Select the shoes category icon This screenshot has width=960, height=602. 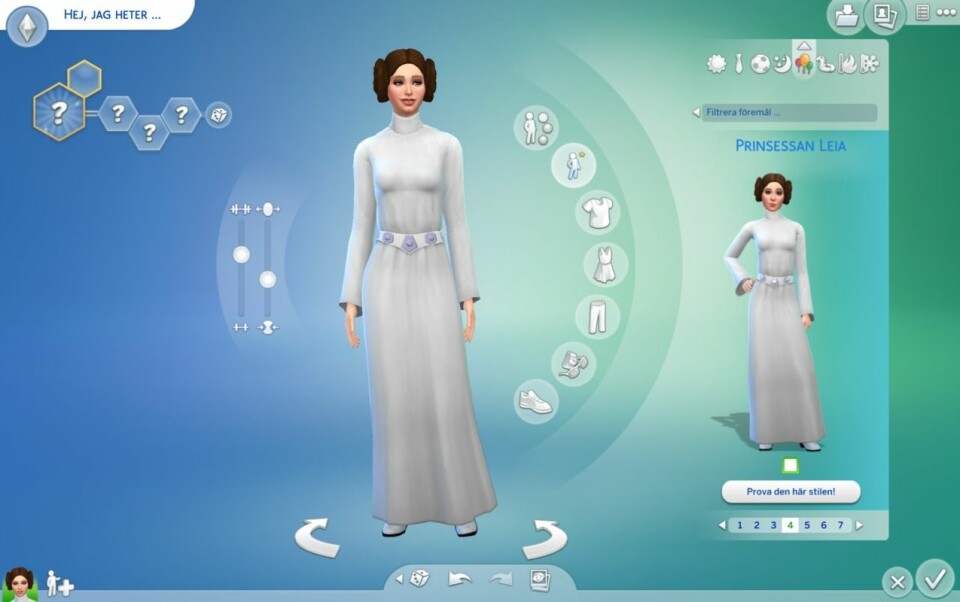(535, 401)
